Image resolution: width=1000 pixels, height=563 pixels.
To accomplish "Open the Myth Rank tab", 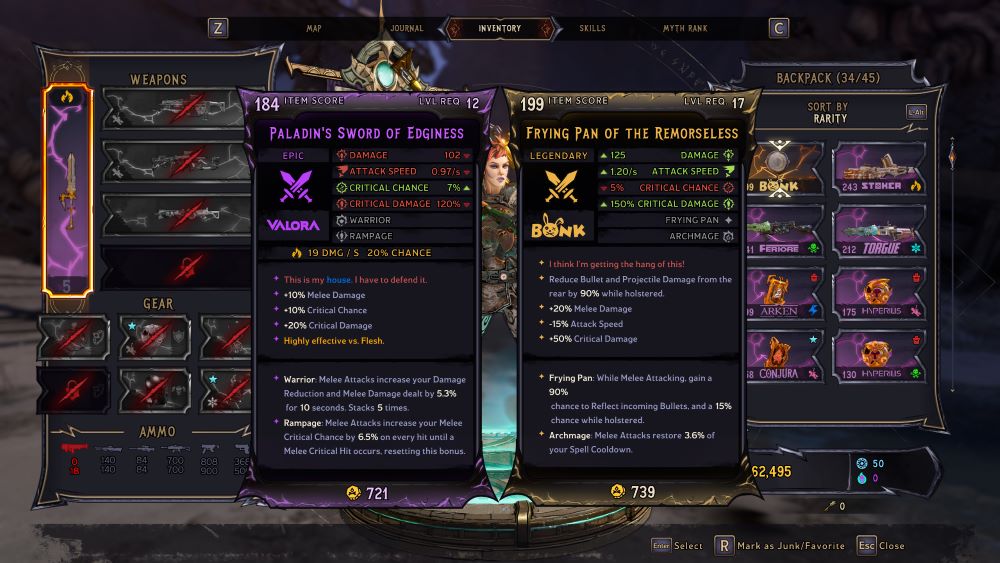I will pyautogui.click(x=685, y=28).
